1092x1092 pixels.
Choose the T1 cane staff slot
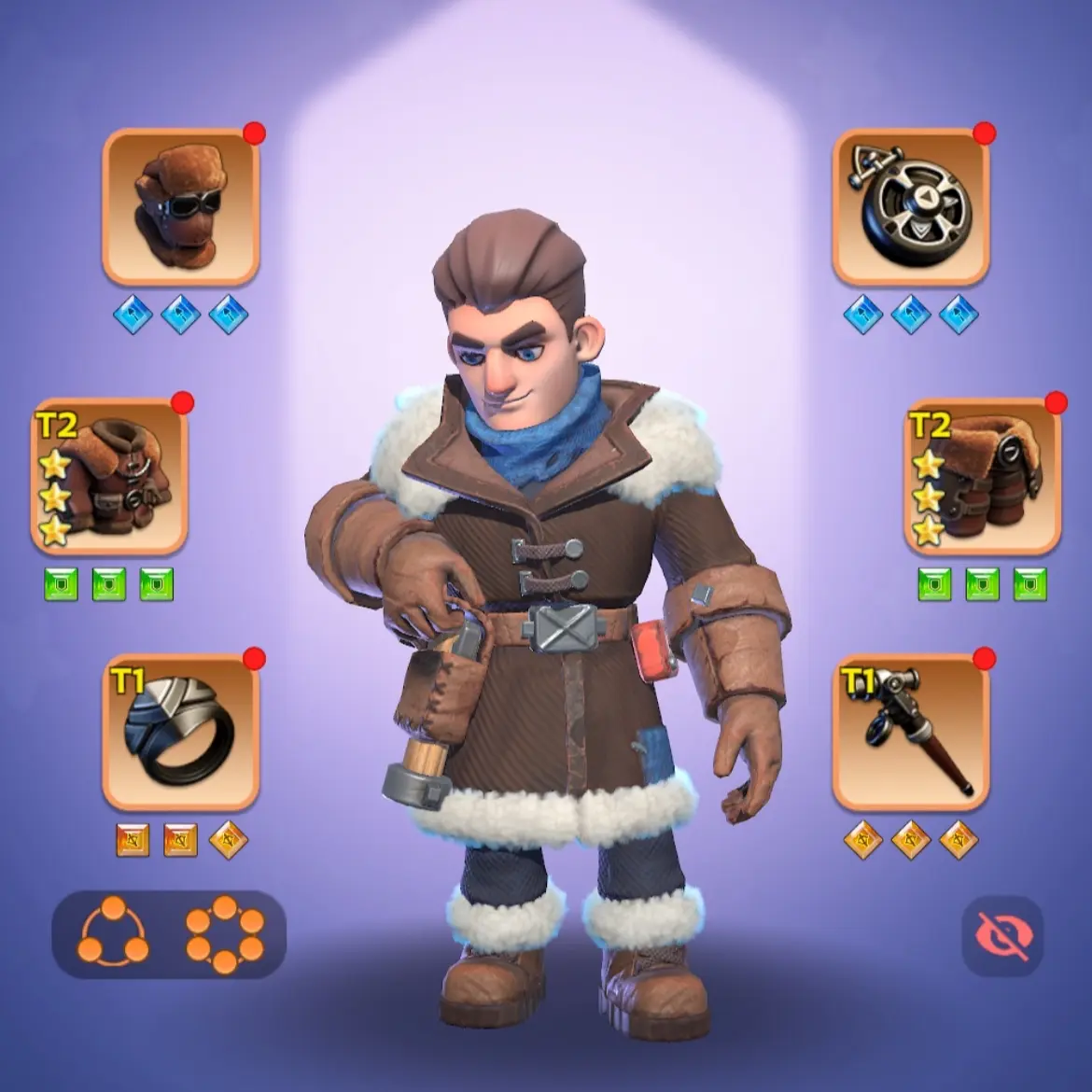click(x=910, y=732)
